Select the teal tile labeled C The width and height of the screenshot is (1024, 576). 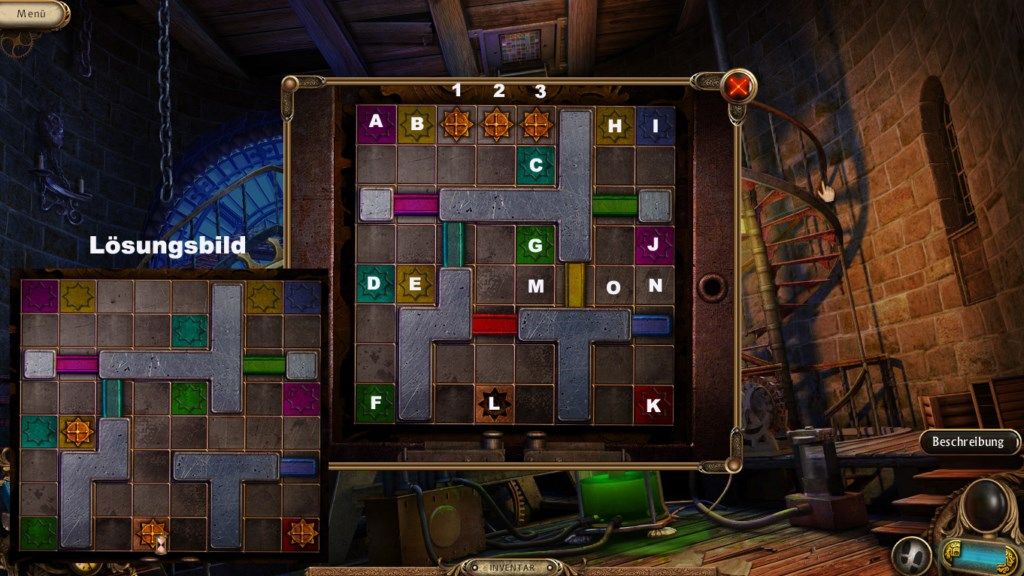(536, 165)
